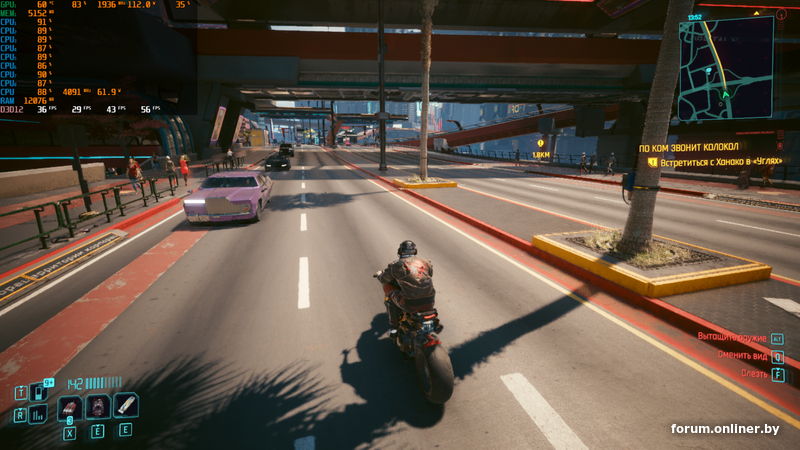Use the inhaler consumable slot
Viewport: 800px width, 450px height.
(125, 405)
